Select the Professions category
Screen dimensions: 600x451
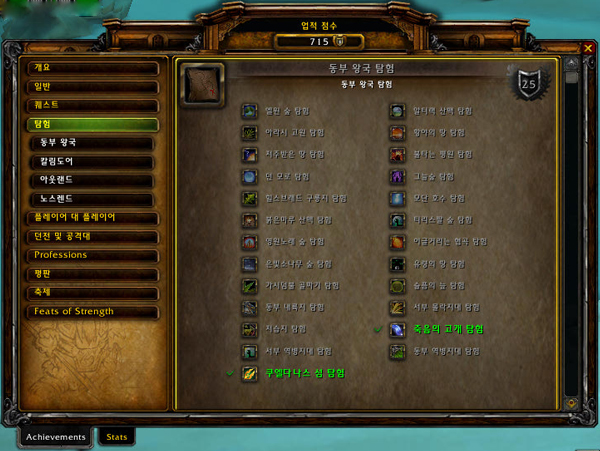[92, 255]
